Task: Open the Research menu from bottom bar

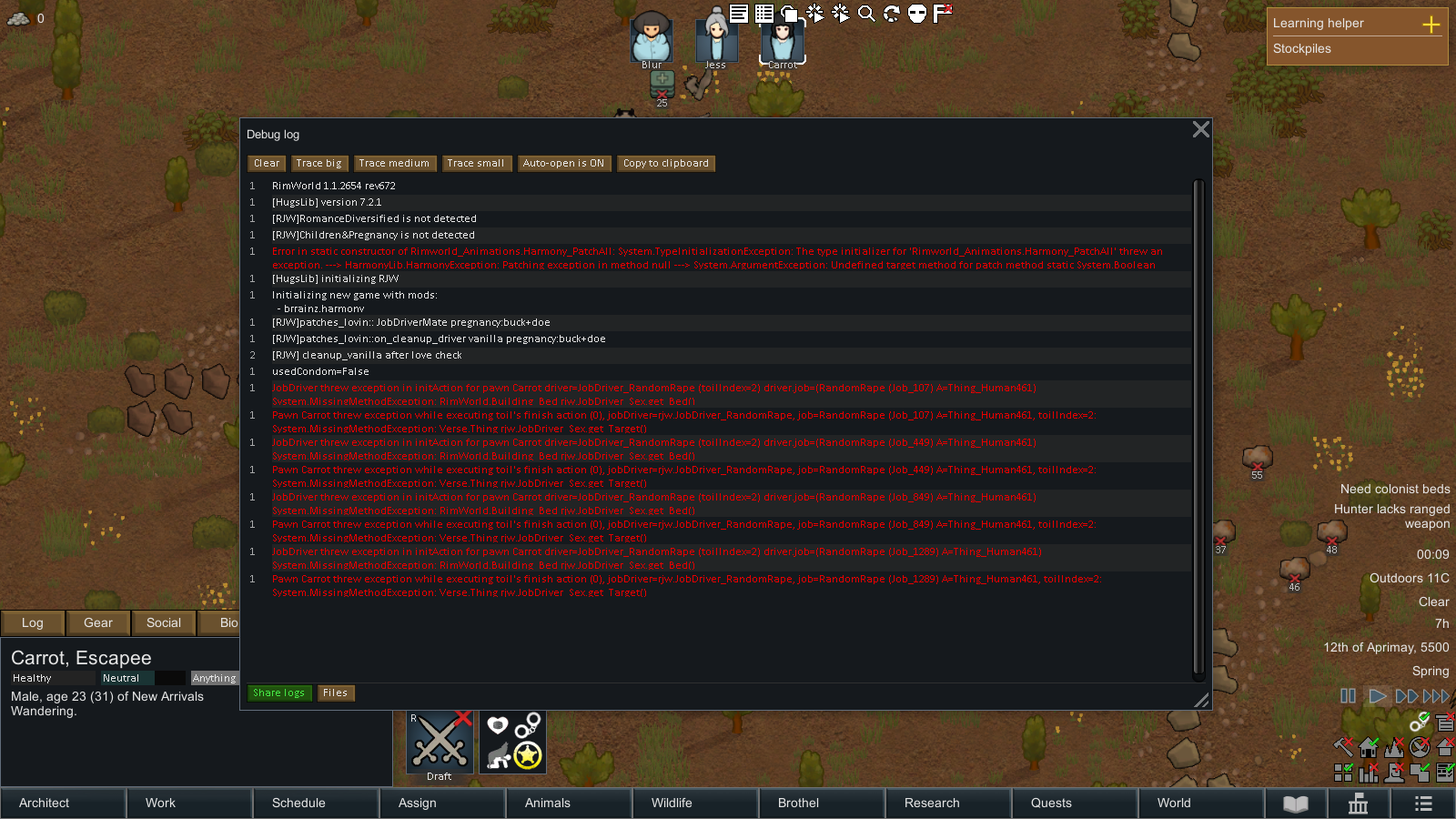Action: [x=932, y=803]
